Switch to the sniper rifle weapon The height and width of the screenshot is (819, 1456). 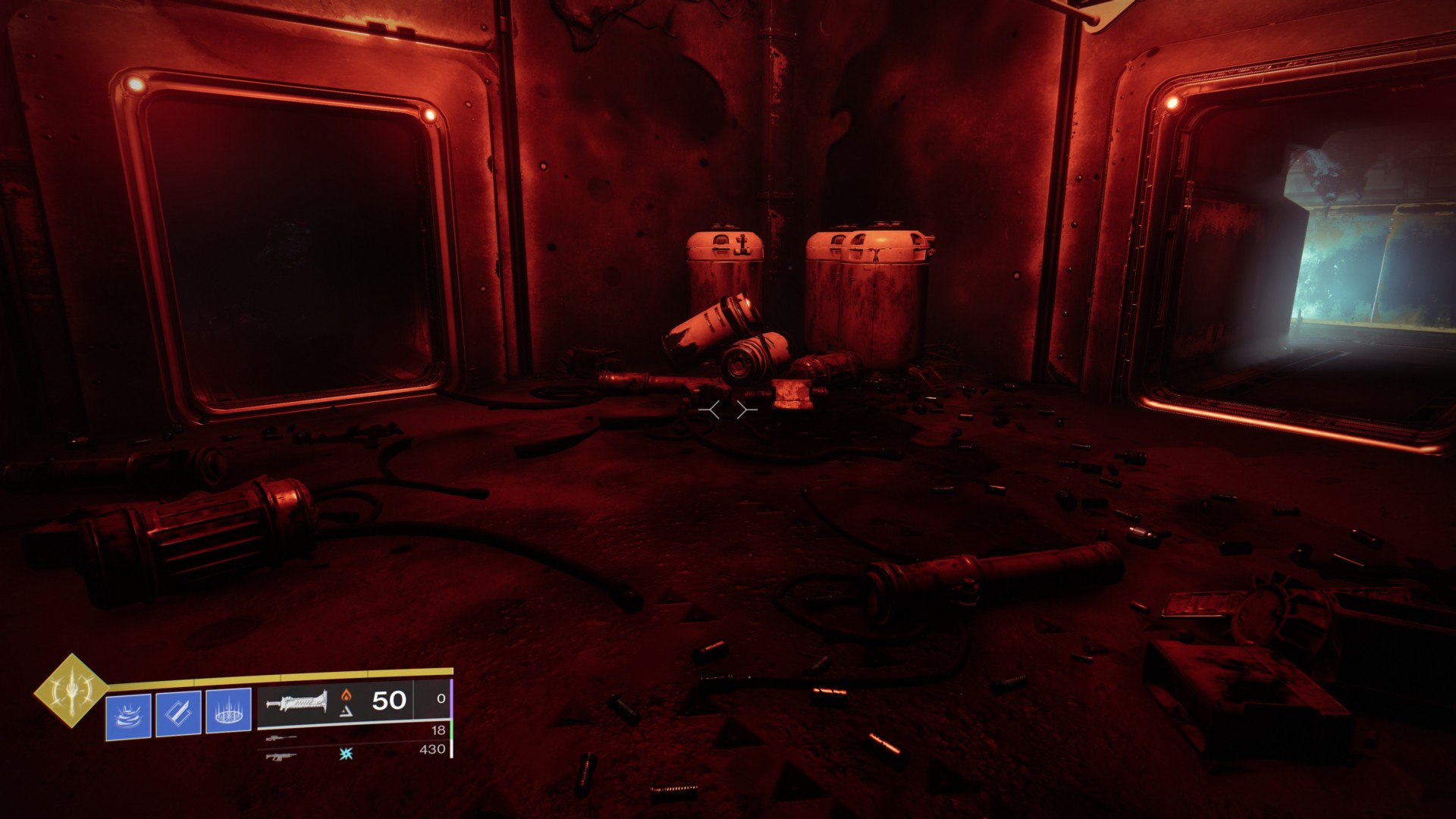pyautogui.click(x=281, y=736)
